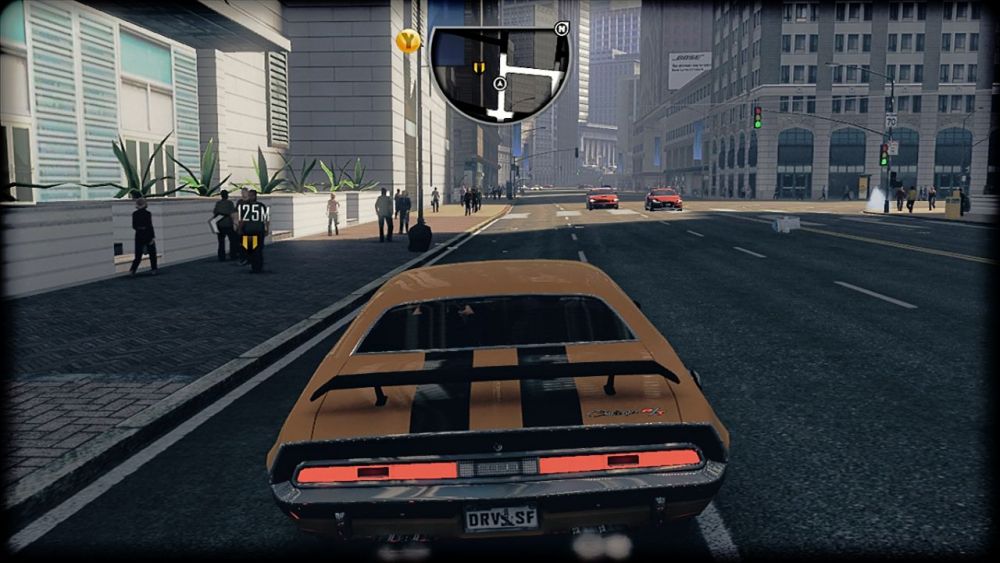1000x563 pixels.
Task: Click the player arrow icon on the minimap
Action: [x=498, y=86]
